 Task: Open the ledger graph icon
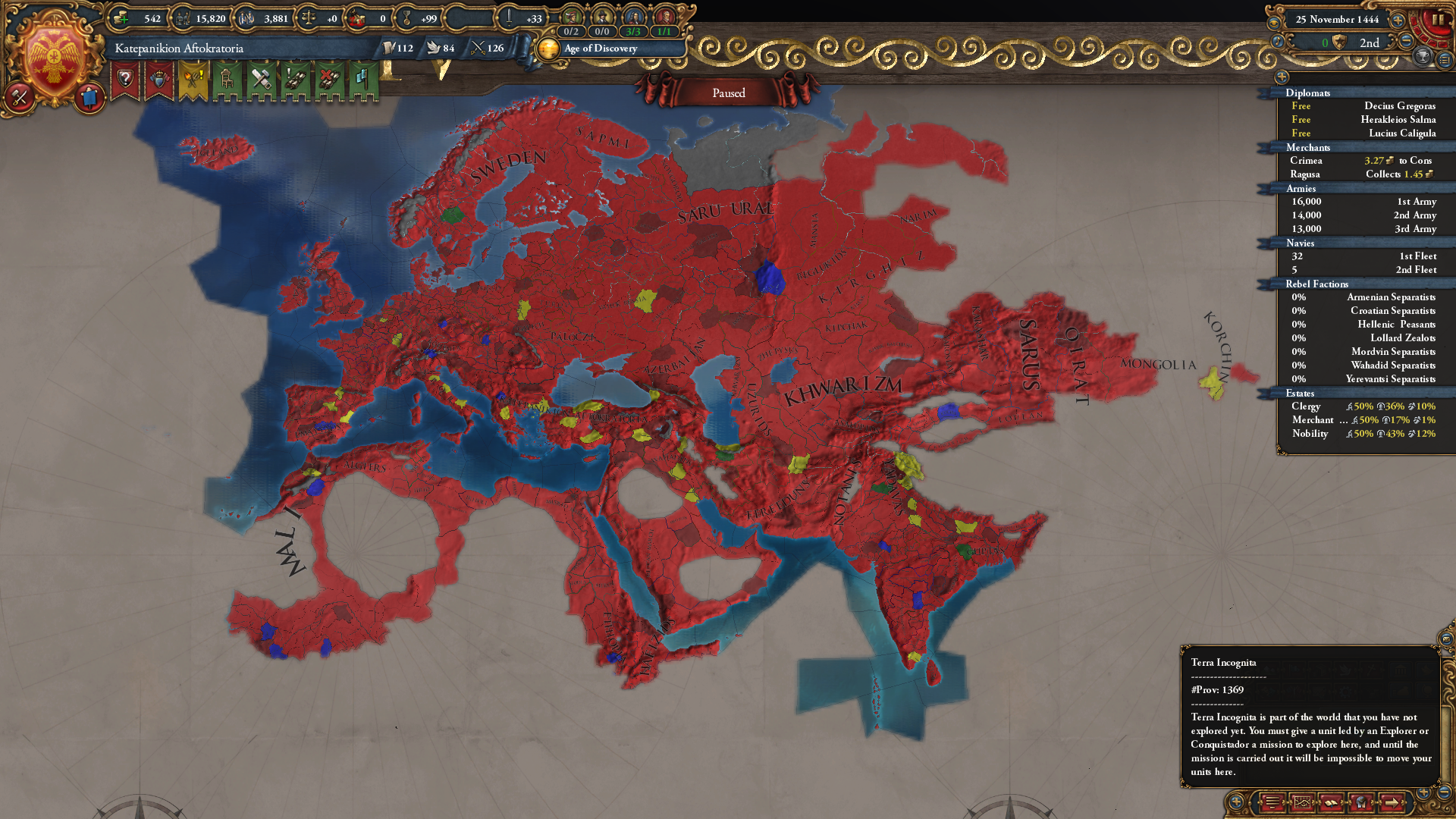[1302, 803]
